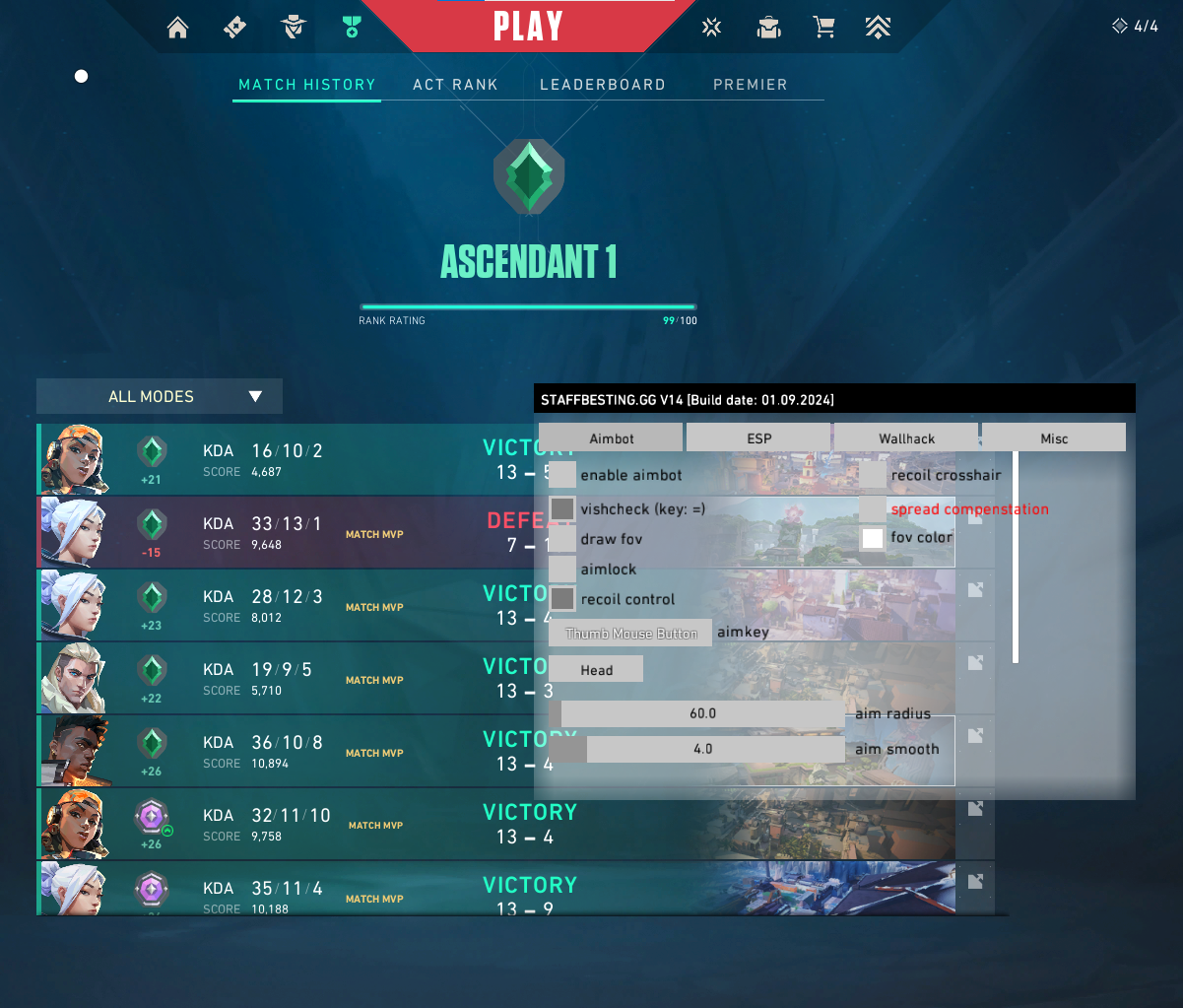Expand details for the 32/11/10 match
The height and width of the screenshot is (1008, 1183).
[x=975, y=809]
